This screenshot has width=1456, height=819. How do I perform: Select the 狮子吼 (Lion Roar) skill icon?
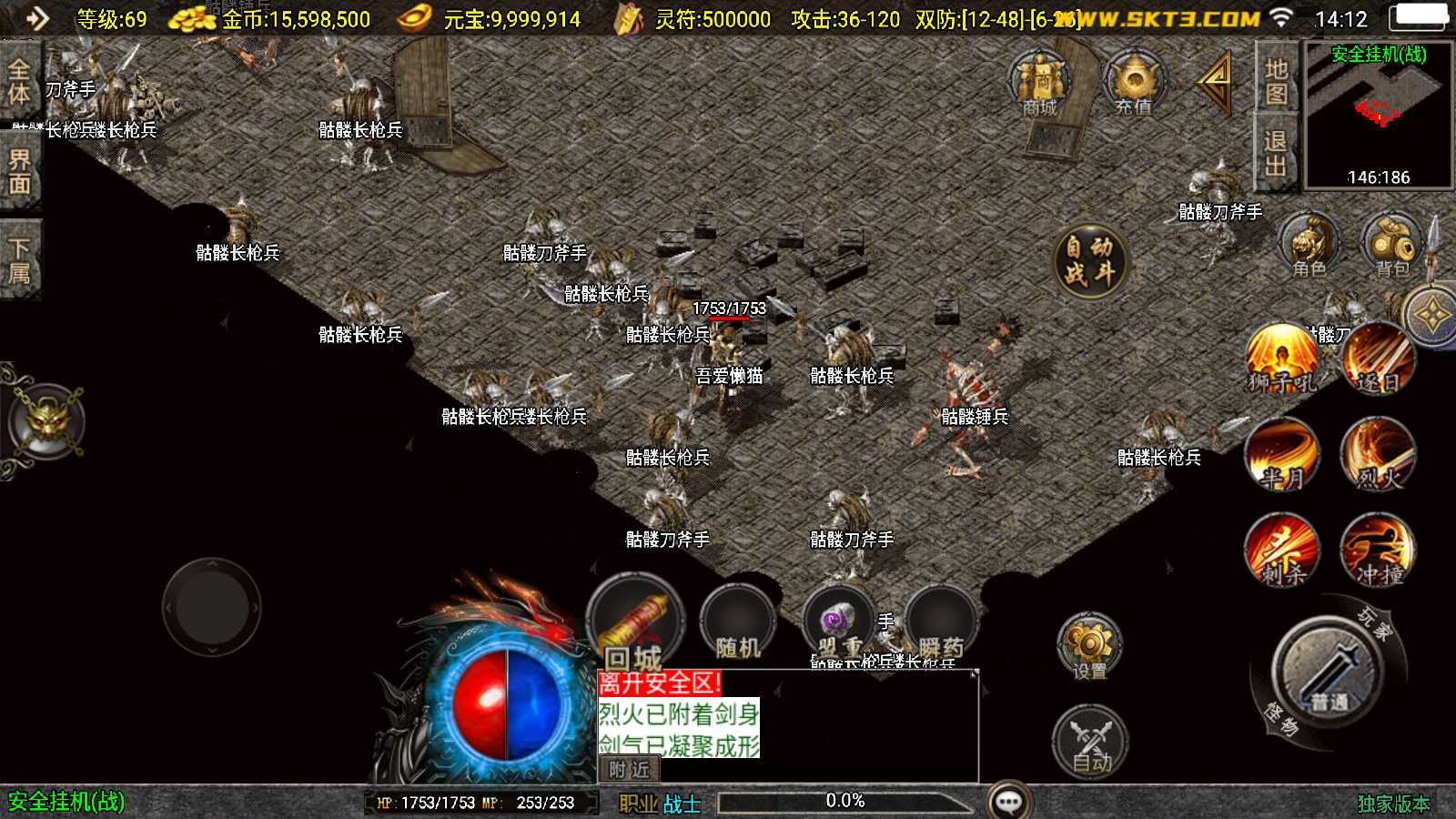(x=1283, y=362)
